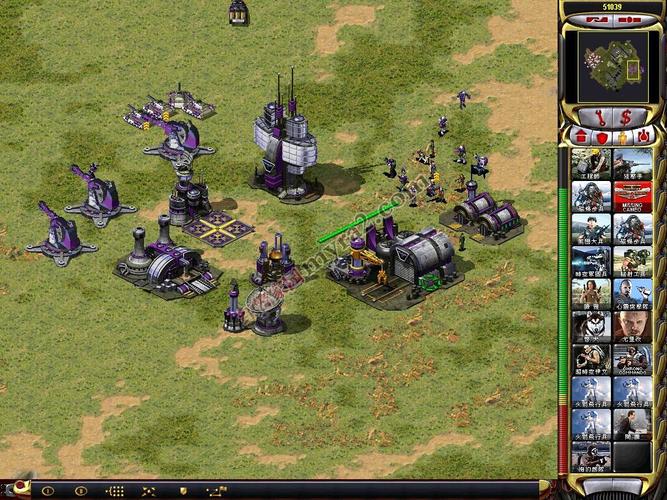Activate the sell dollar-sign button
The height and width of the screenshot is (500, 667).
[625, 116]
